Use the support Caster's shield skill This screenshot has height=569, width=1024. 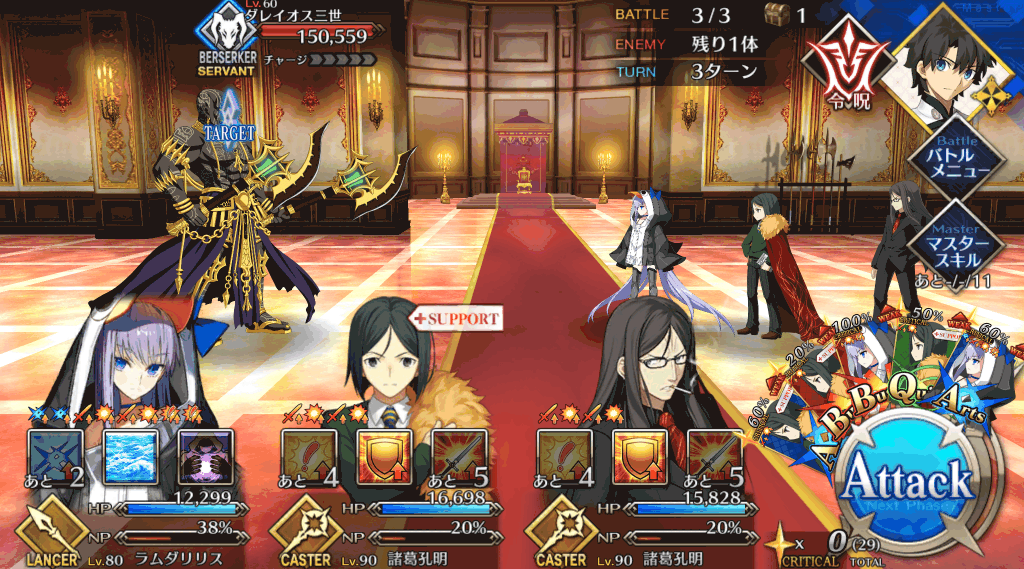[x=385, y=457]
